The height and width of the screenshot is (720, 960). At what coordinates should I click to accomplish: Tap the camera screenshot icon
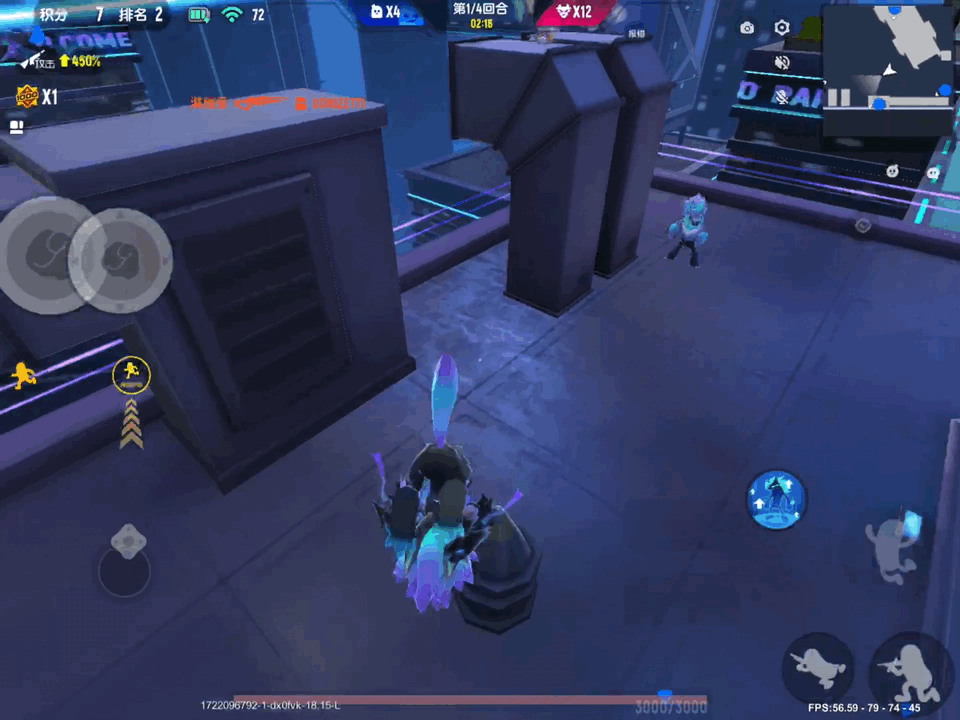(747, 28)
